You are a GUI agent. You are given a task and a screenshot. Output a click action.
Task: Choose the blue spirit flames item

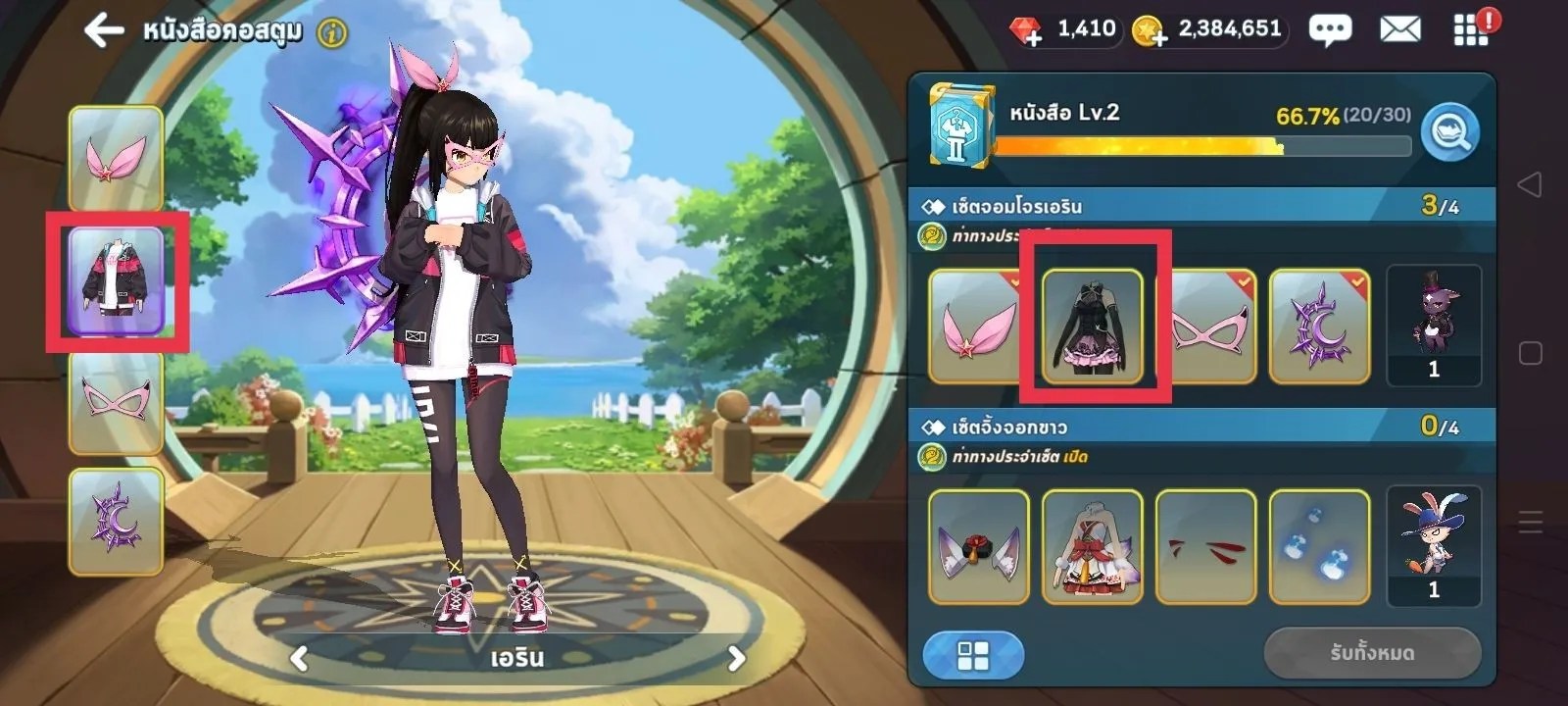1319,546
